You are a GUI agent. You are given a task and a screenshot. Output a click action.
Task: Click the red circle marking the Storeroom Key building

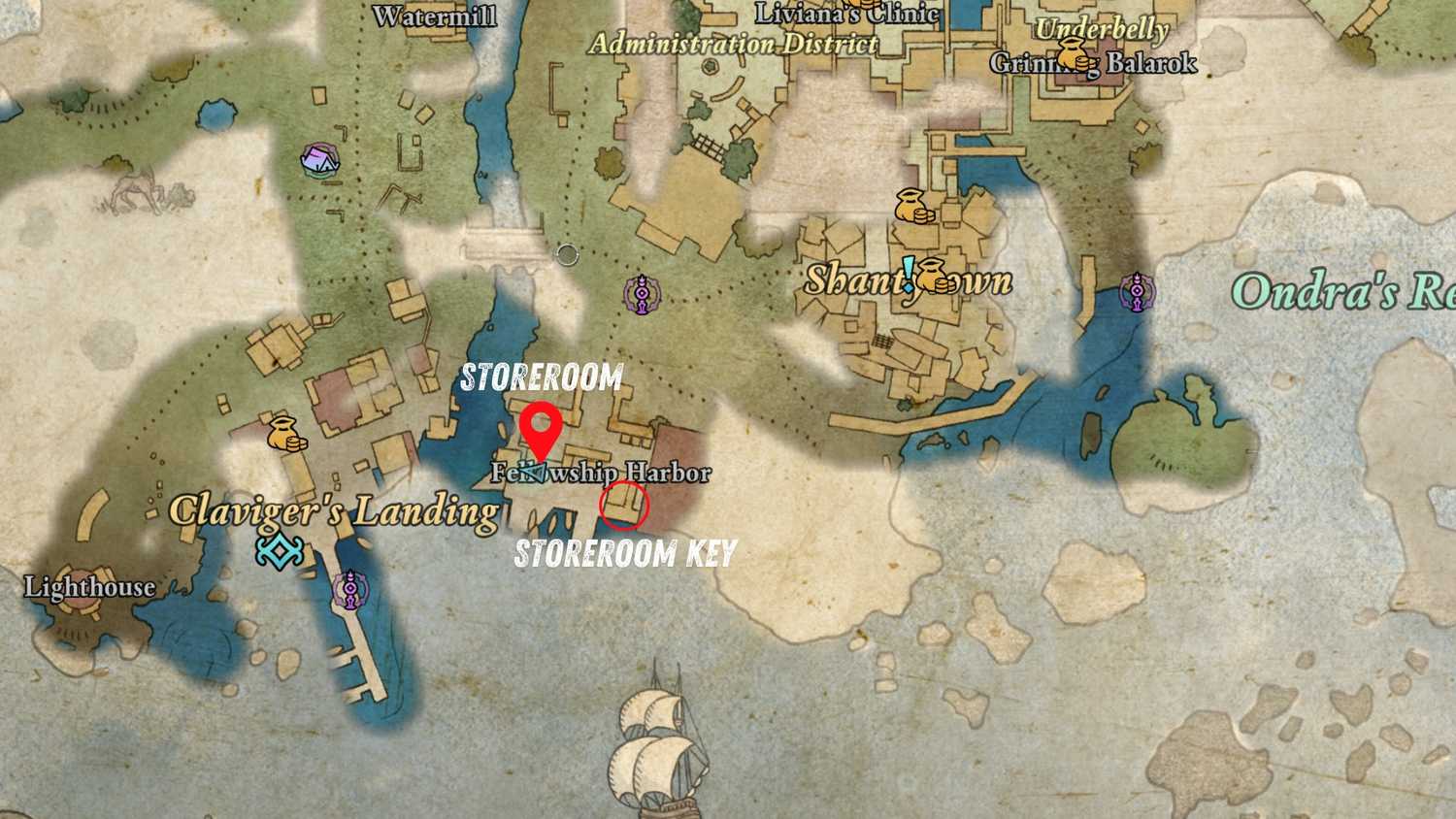click(x=624, y=506)
